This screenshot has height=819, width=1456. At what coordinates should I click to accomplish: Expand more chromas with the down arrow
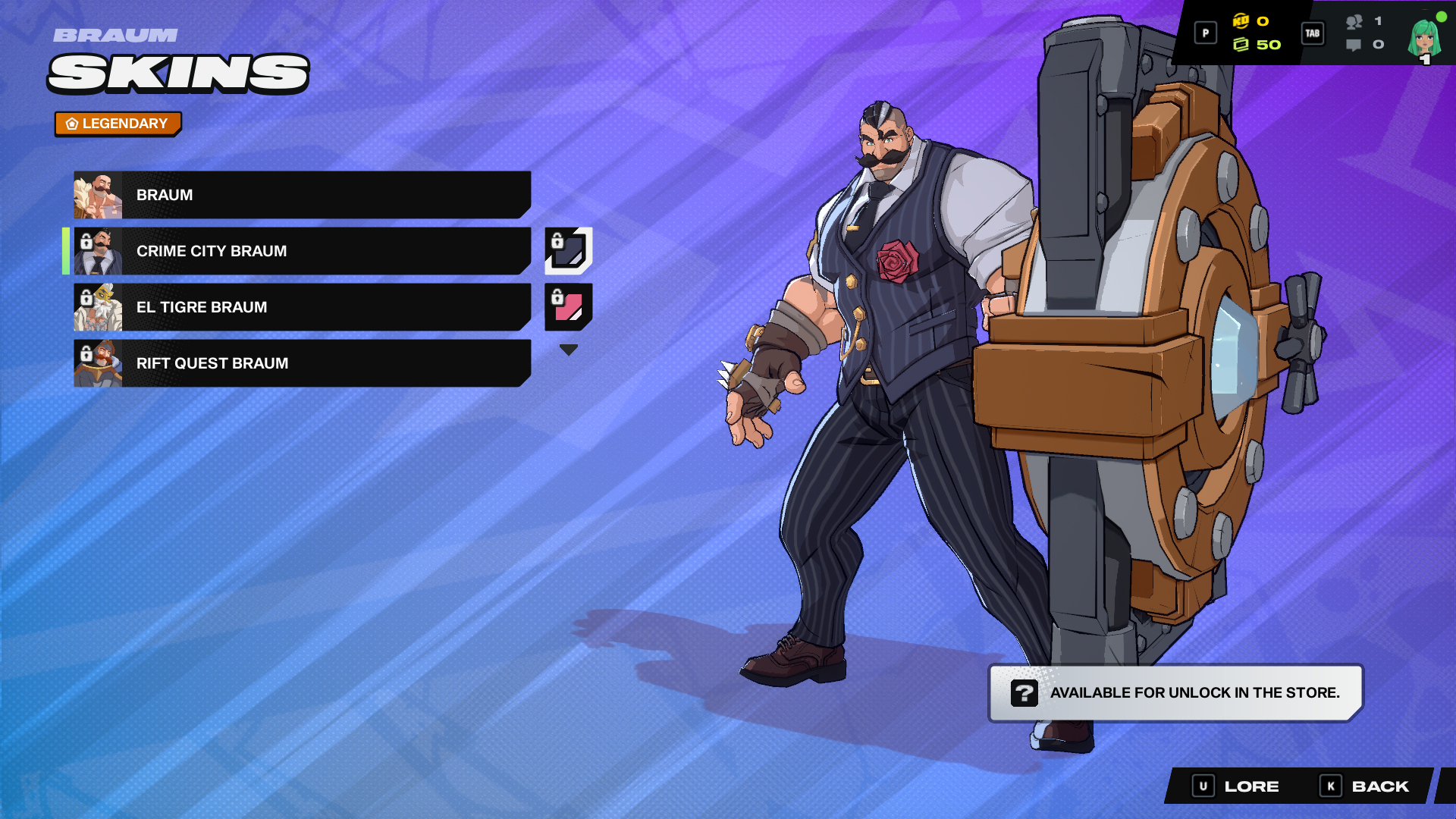(569, 348)
